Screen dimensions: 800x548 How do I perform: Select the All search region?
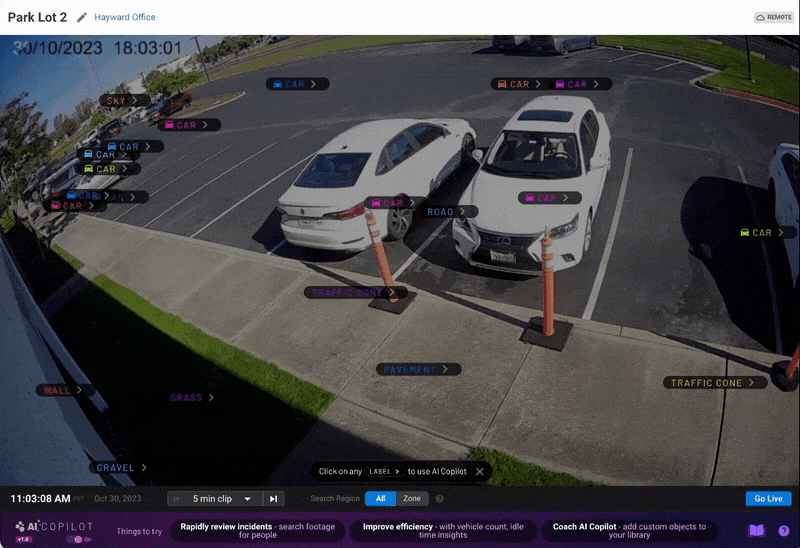(x=380, y=499)
